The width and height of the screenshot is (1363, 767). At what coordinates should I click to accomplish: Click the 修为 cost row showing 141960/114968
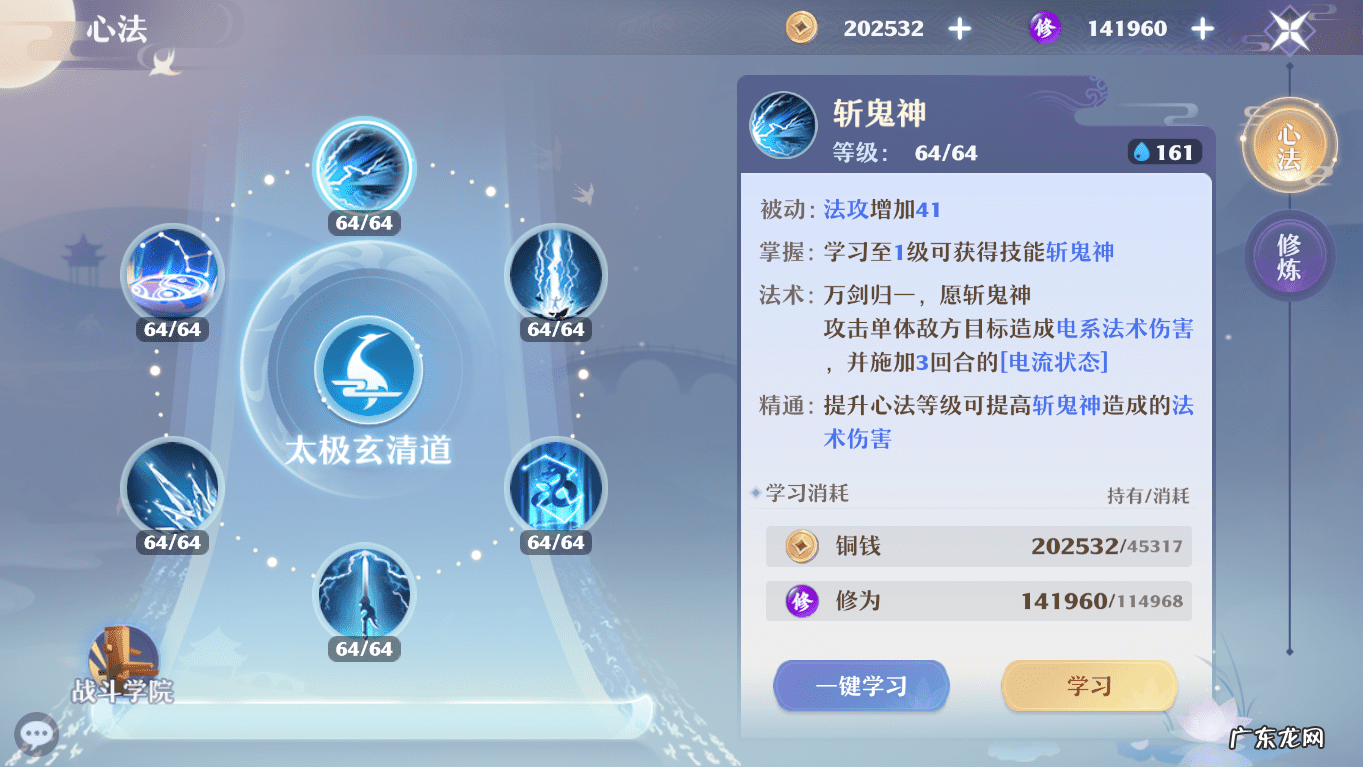(978, 601)
